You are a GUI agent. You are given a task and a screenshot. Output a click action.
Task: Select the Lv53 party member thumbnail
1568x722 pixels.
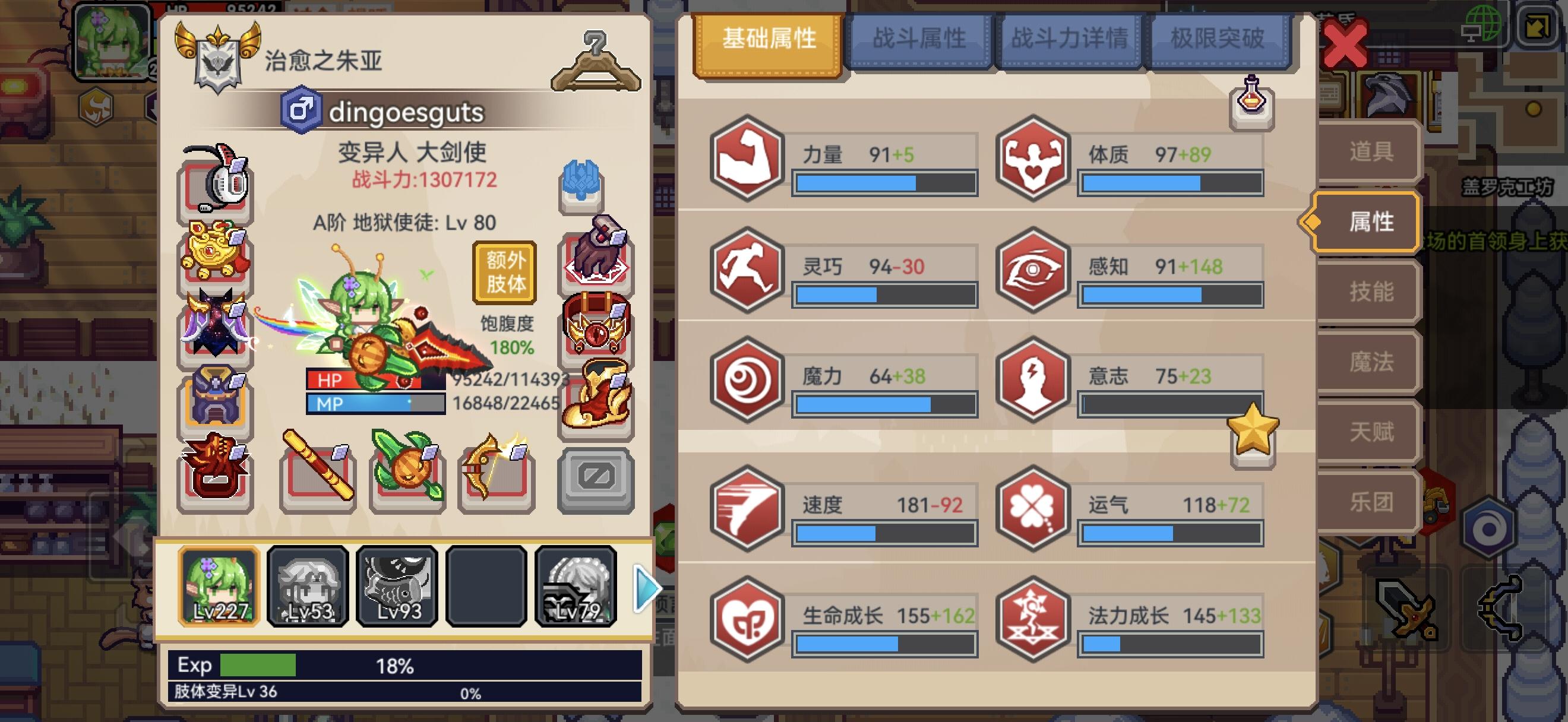[x=308, y=586]
